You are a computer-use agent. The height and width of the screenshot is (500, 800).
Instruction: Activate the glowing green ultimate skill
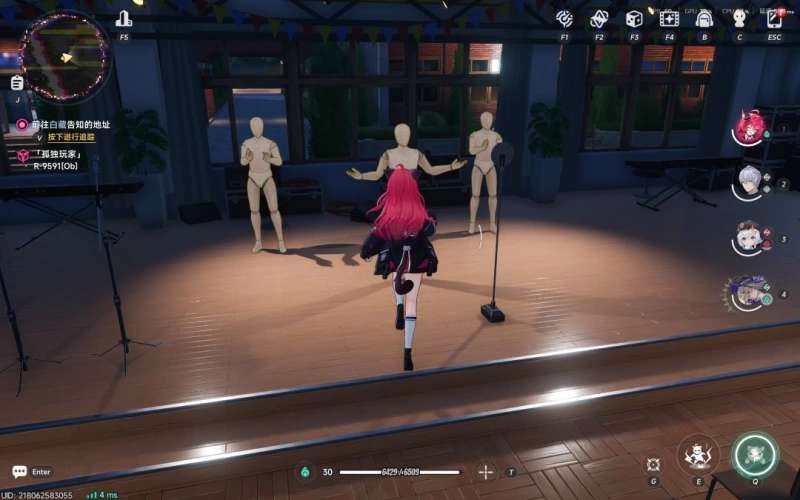coord(754,455)
